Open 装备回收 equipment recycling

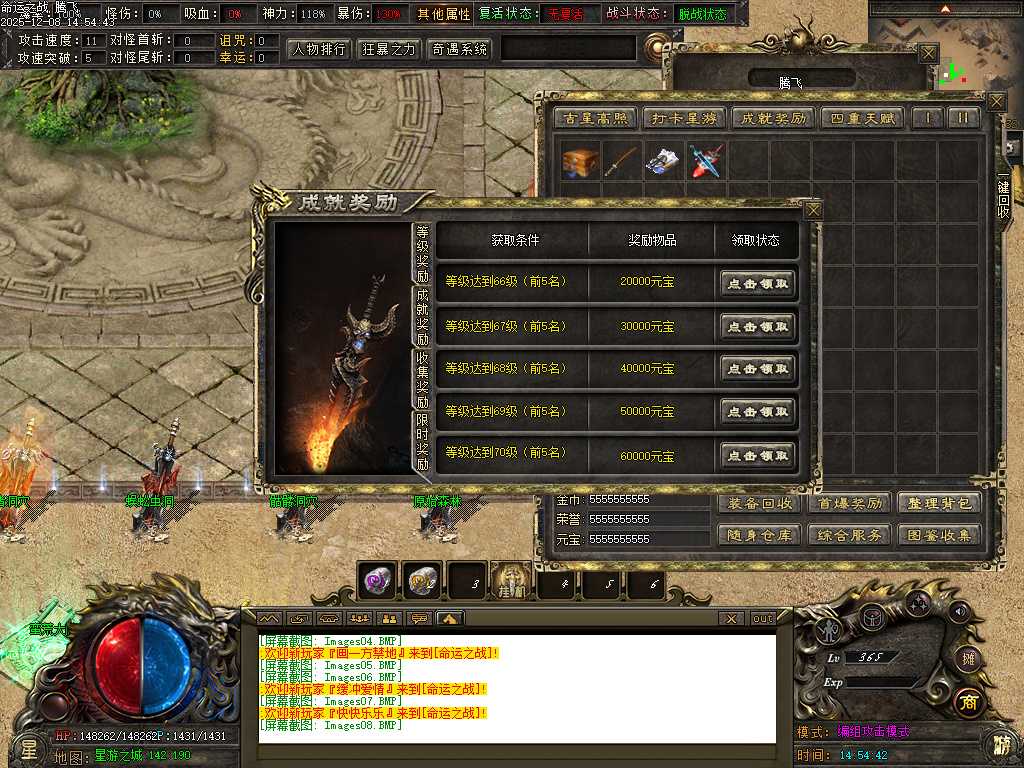[760, 504]
